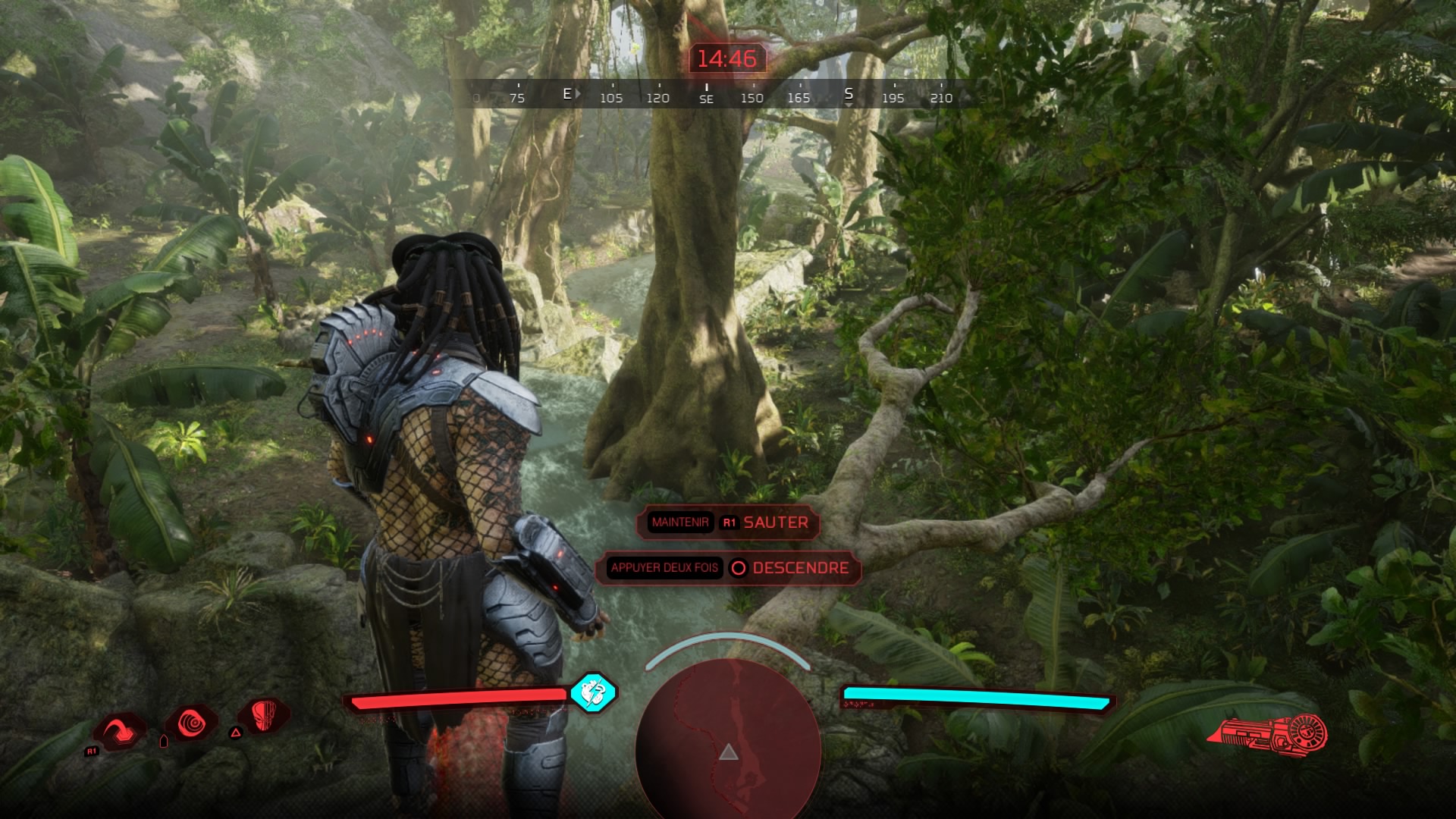Click the cyan heart second-wind icon

[x=592, y=692]
